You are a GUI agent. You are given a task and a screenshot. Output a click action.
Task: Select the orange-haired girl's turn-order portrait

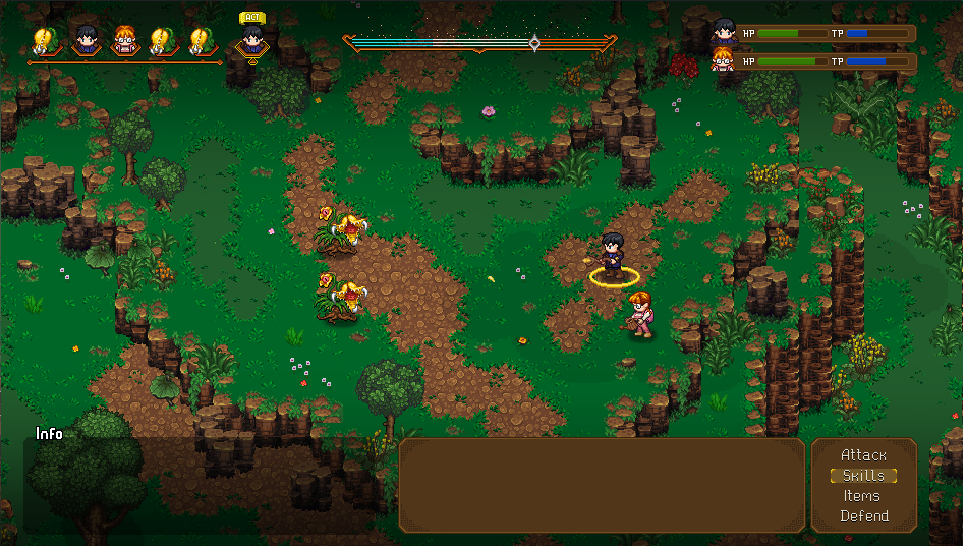pos(125,41)
